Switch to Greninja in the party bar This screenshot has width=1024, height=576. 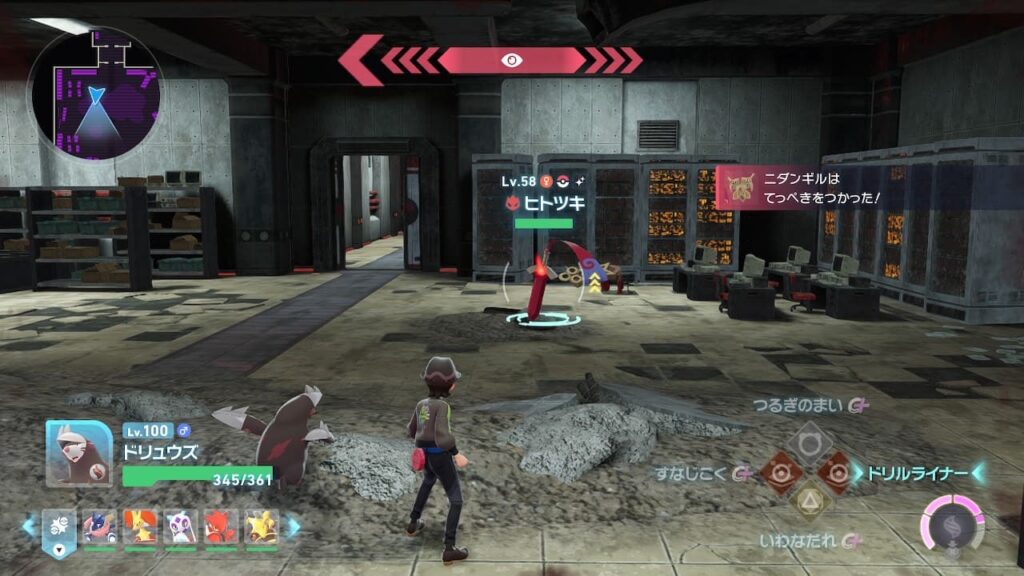(100, 527)
